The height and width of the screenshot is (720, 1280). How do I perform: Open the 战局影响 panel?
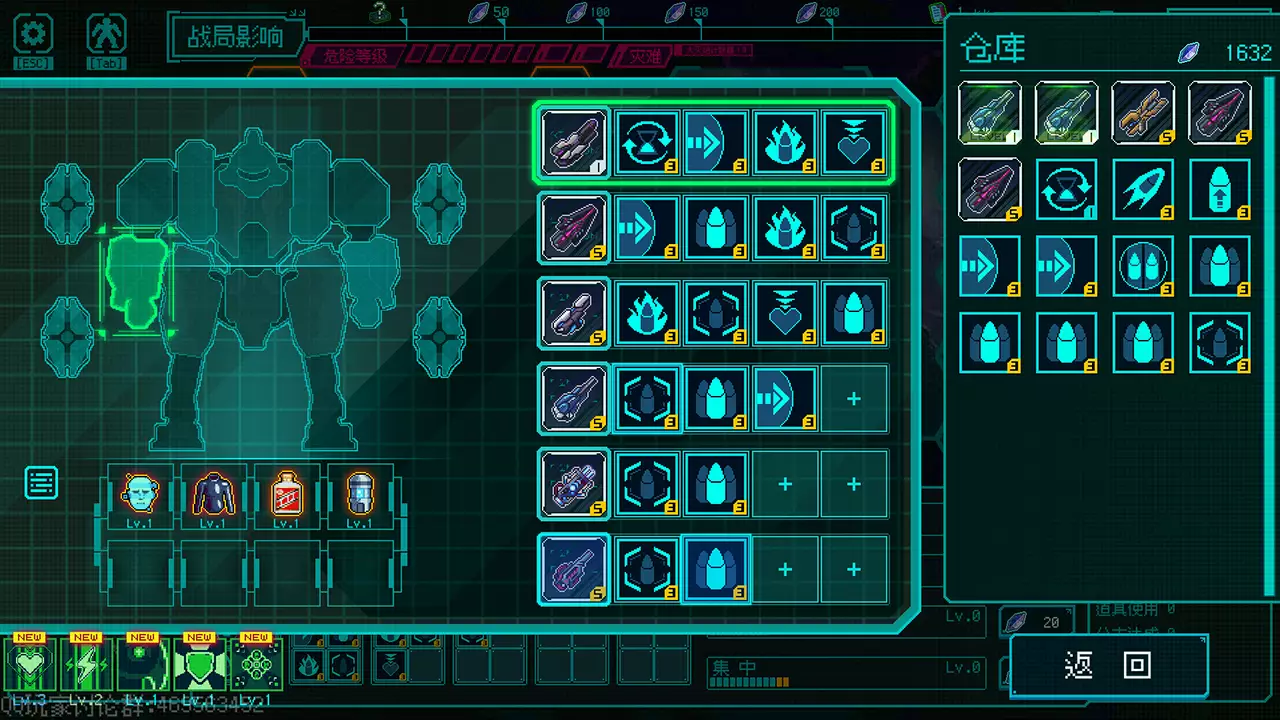(x=235, y=37)
